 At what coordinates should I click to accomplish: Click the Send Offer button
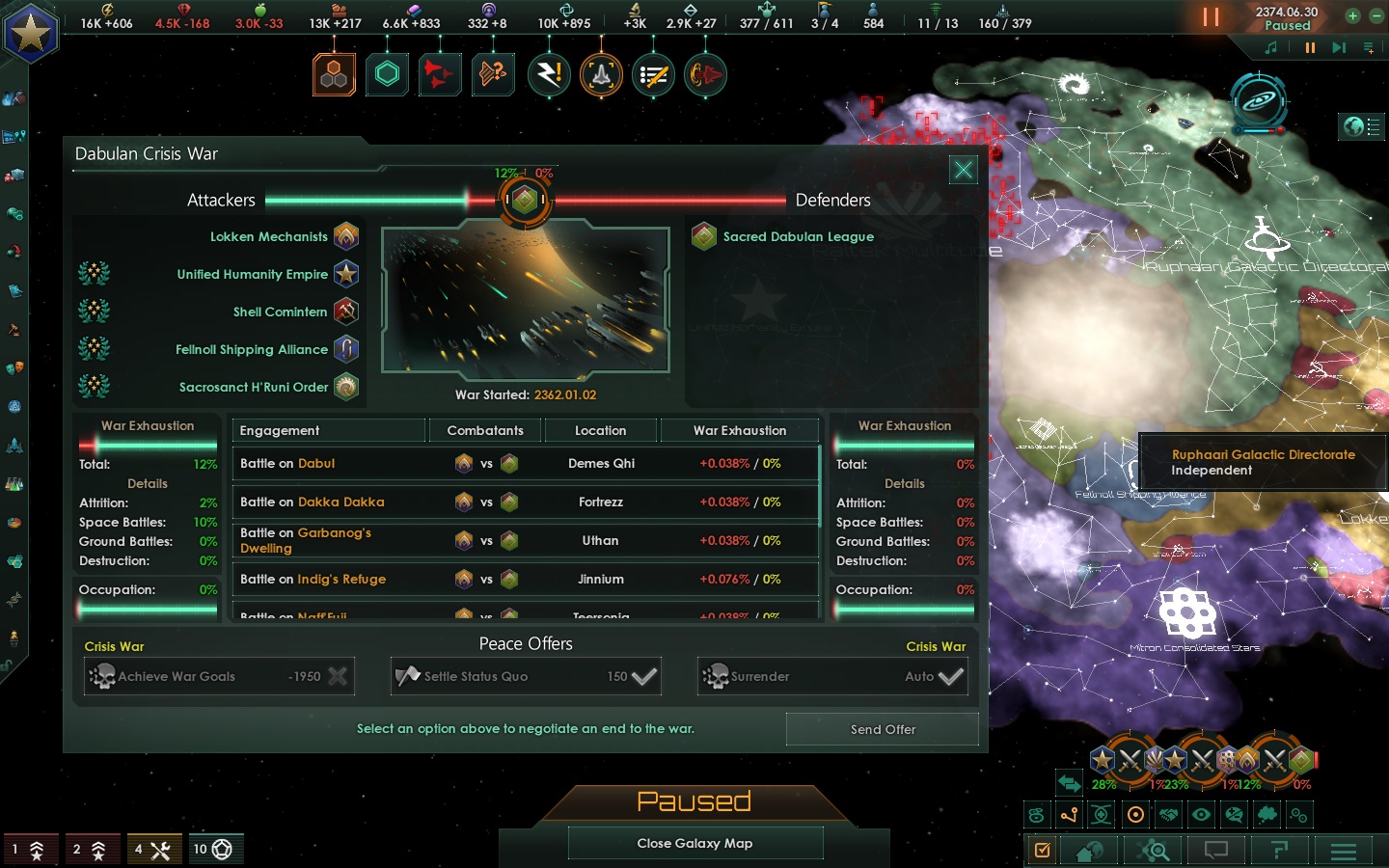point(882,730)
